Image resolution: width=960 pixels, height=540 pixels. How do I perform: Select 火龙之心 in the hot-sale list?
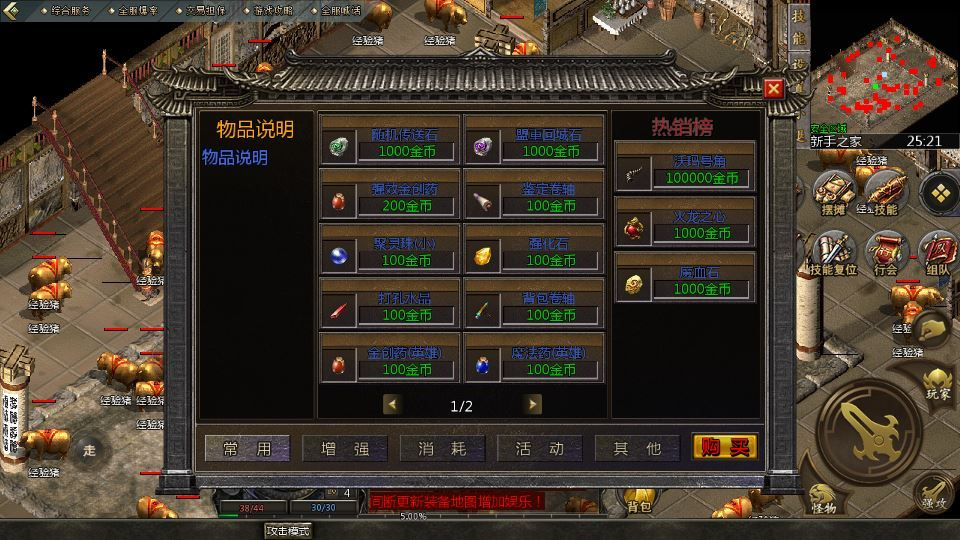tap(684, 225)
